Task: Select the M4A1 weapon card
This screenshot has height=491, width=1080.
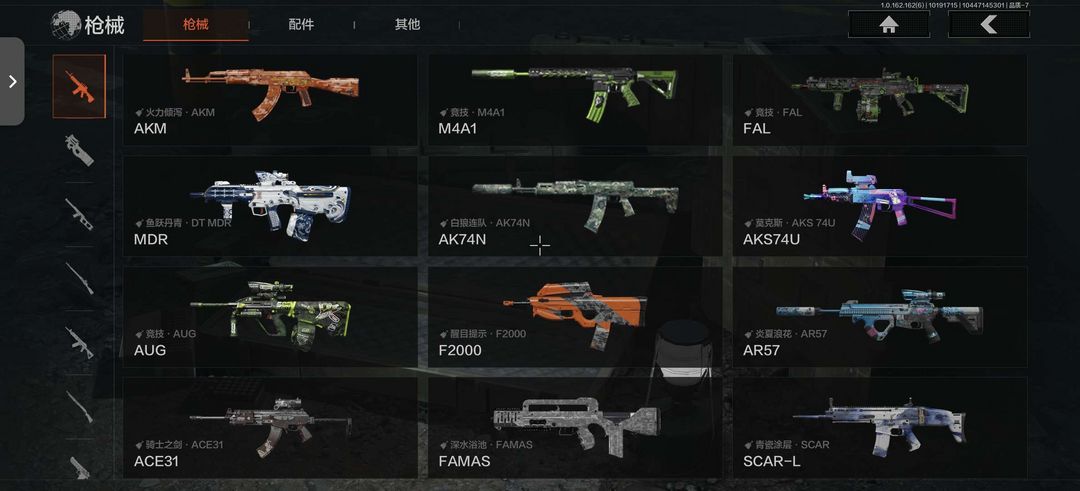Action: tap(575, 98)
